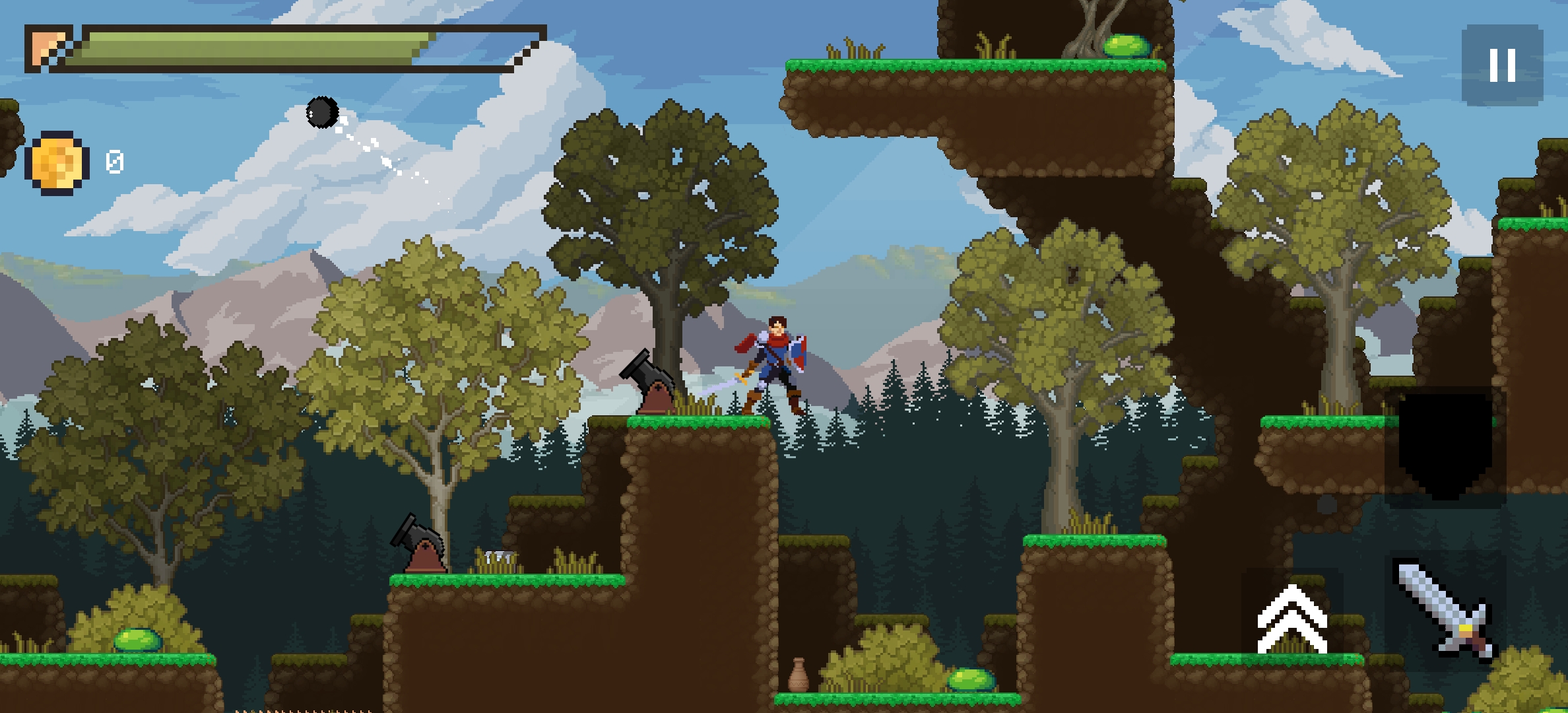Pause the game
The image size is (1568, 713).
tap(1502, 65)
